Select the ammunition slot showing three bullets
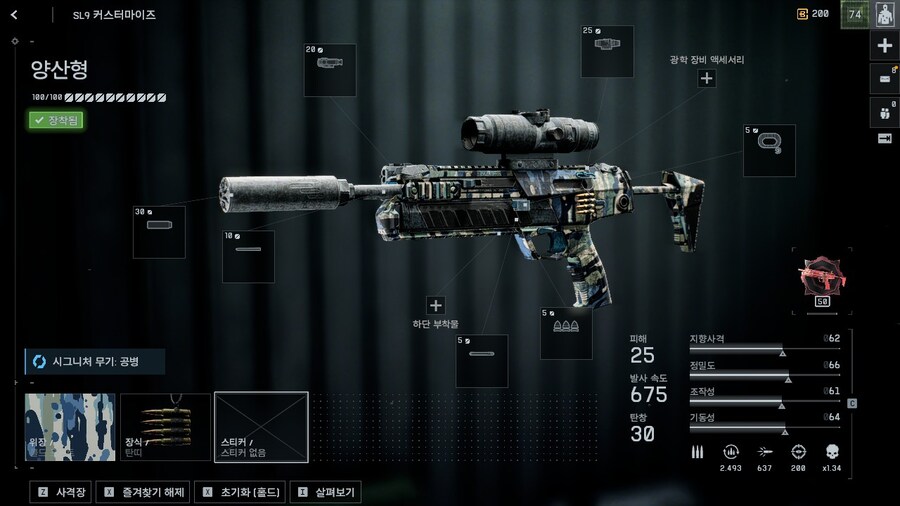Screen dimensions: 900x506 click(566, 333)
